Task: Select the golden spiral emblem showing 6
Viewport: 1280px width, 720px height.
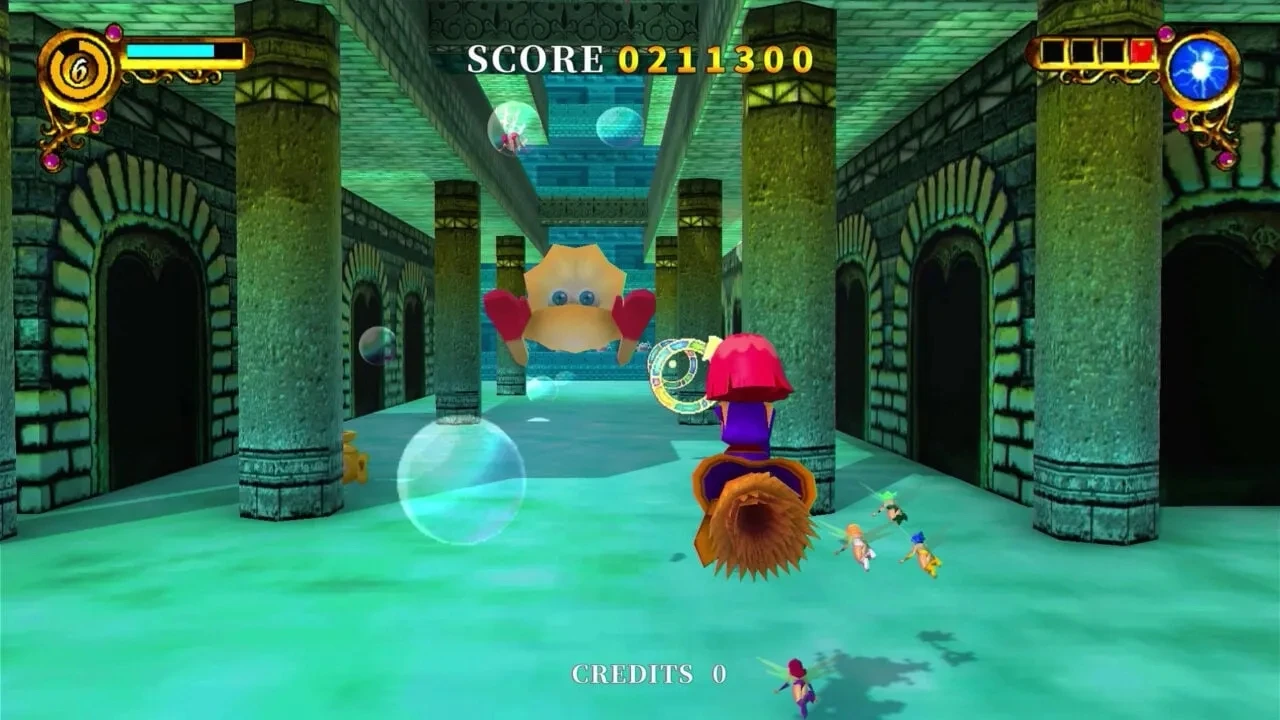Action: (x=79, y=71)
